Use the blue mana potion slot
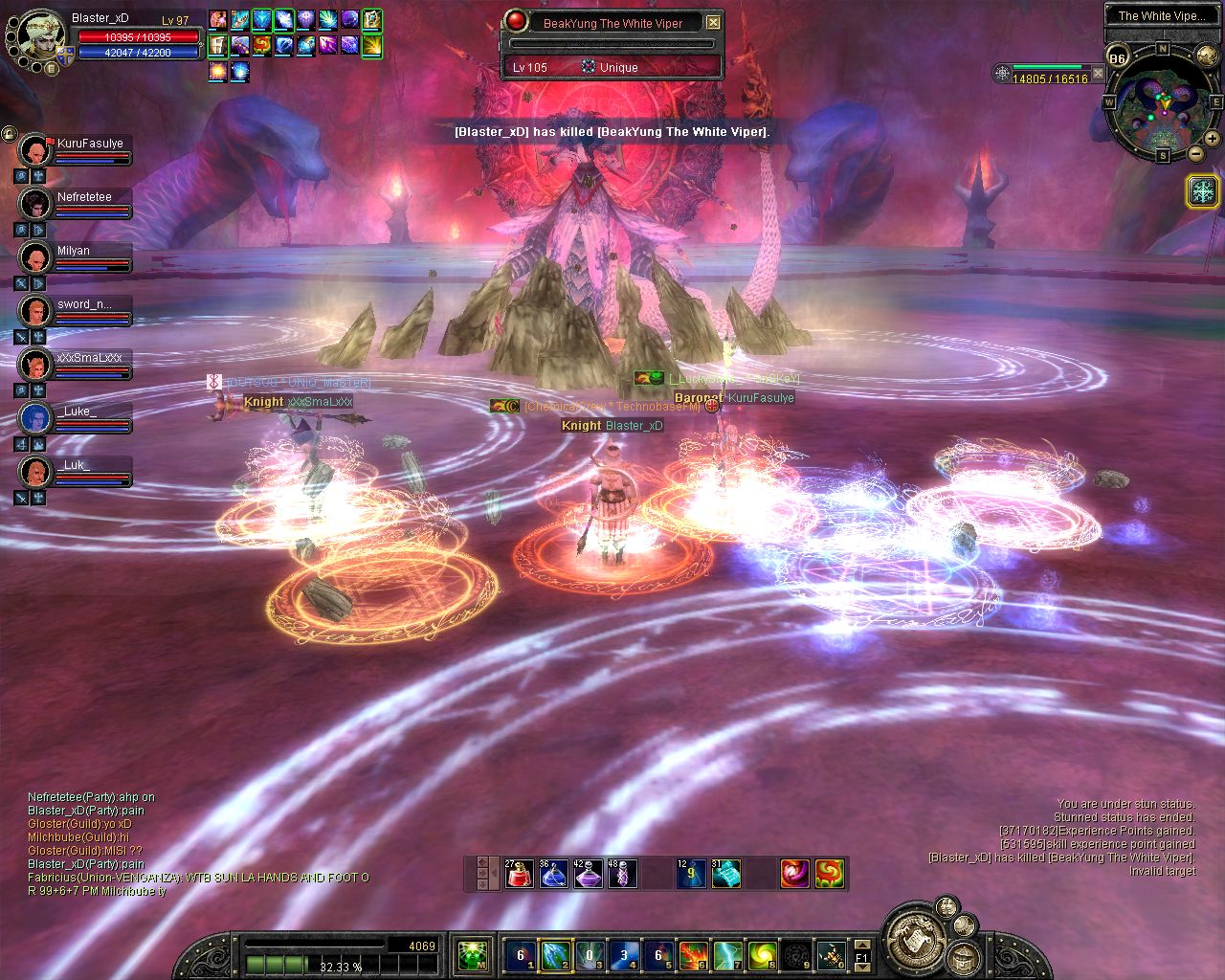This screenshot has height=980, width=1225. [553, 873]
